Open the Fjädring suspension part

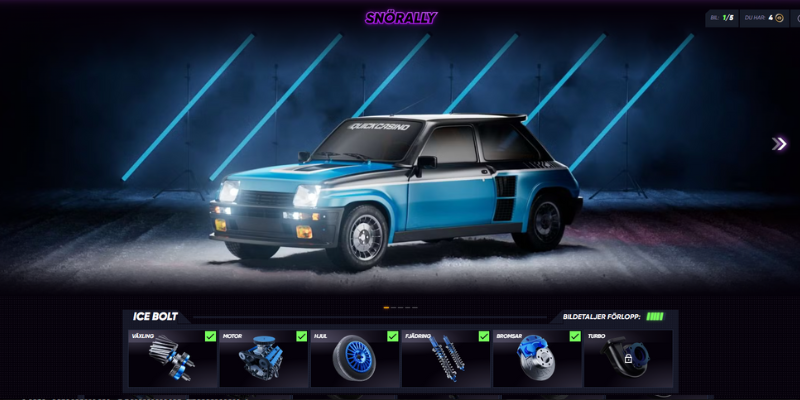click(446, 359)
